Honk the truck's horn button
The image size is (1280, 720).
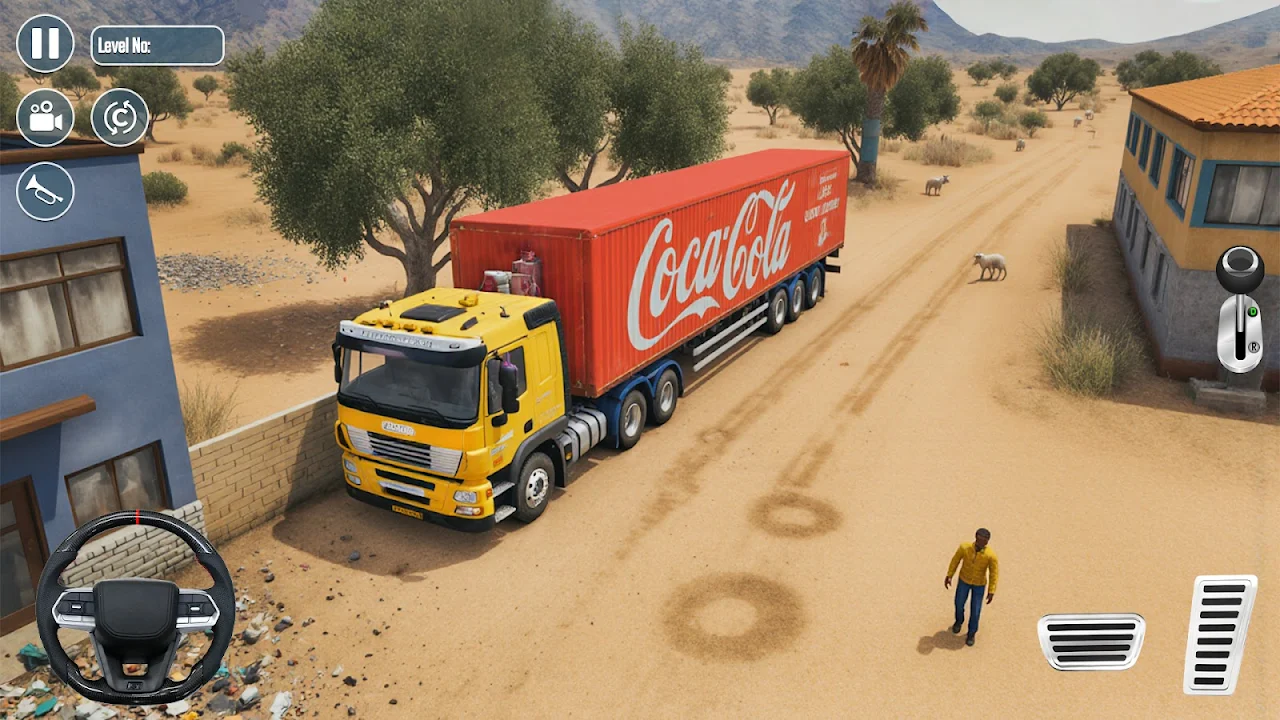(45, 191)
